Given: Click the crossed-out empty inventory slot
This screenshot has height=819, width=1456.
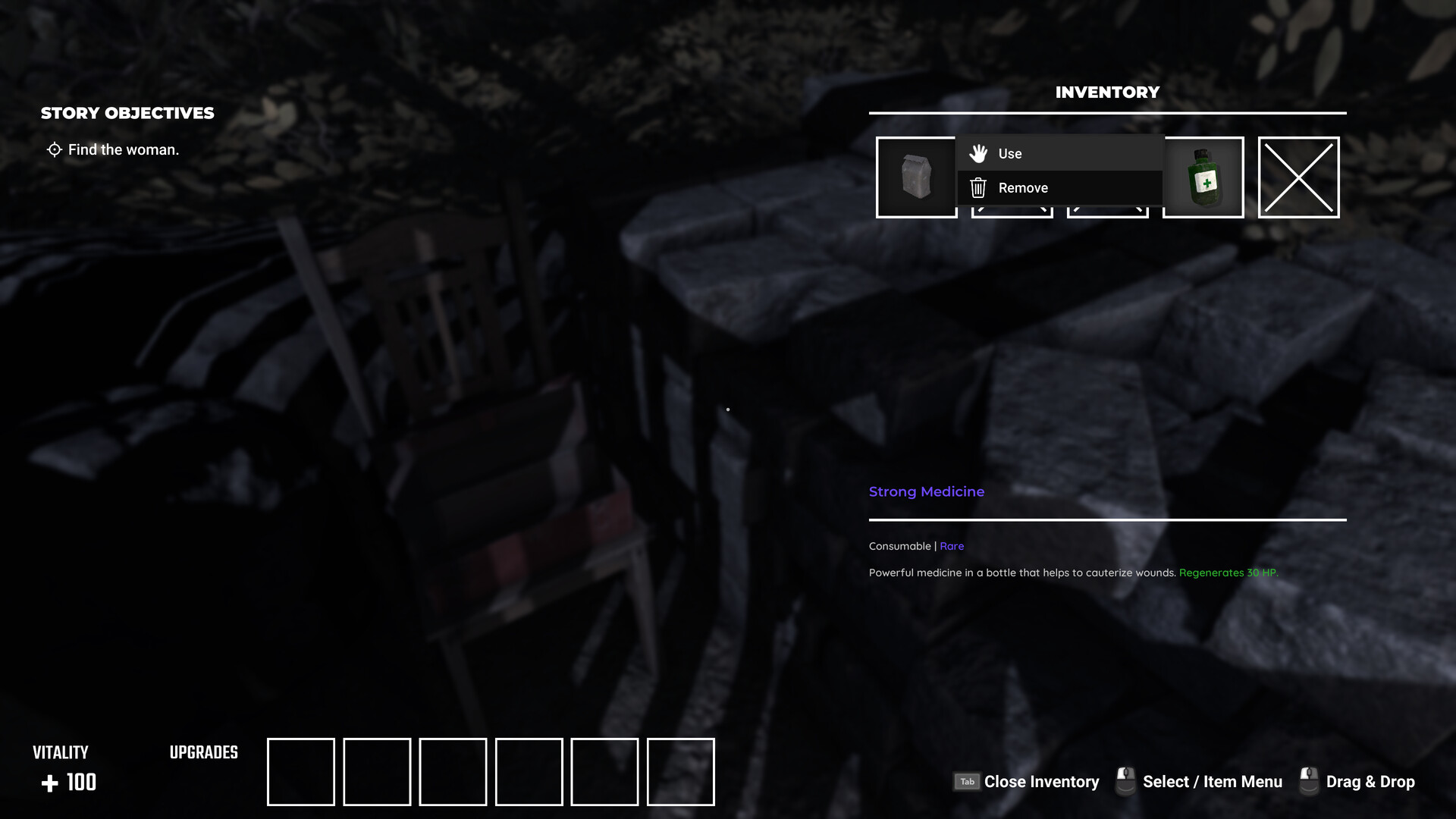Looking at the screenshot, I should (x=1298, y=176).
